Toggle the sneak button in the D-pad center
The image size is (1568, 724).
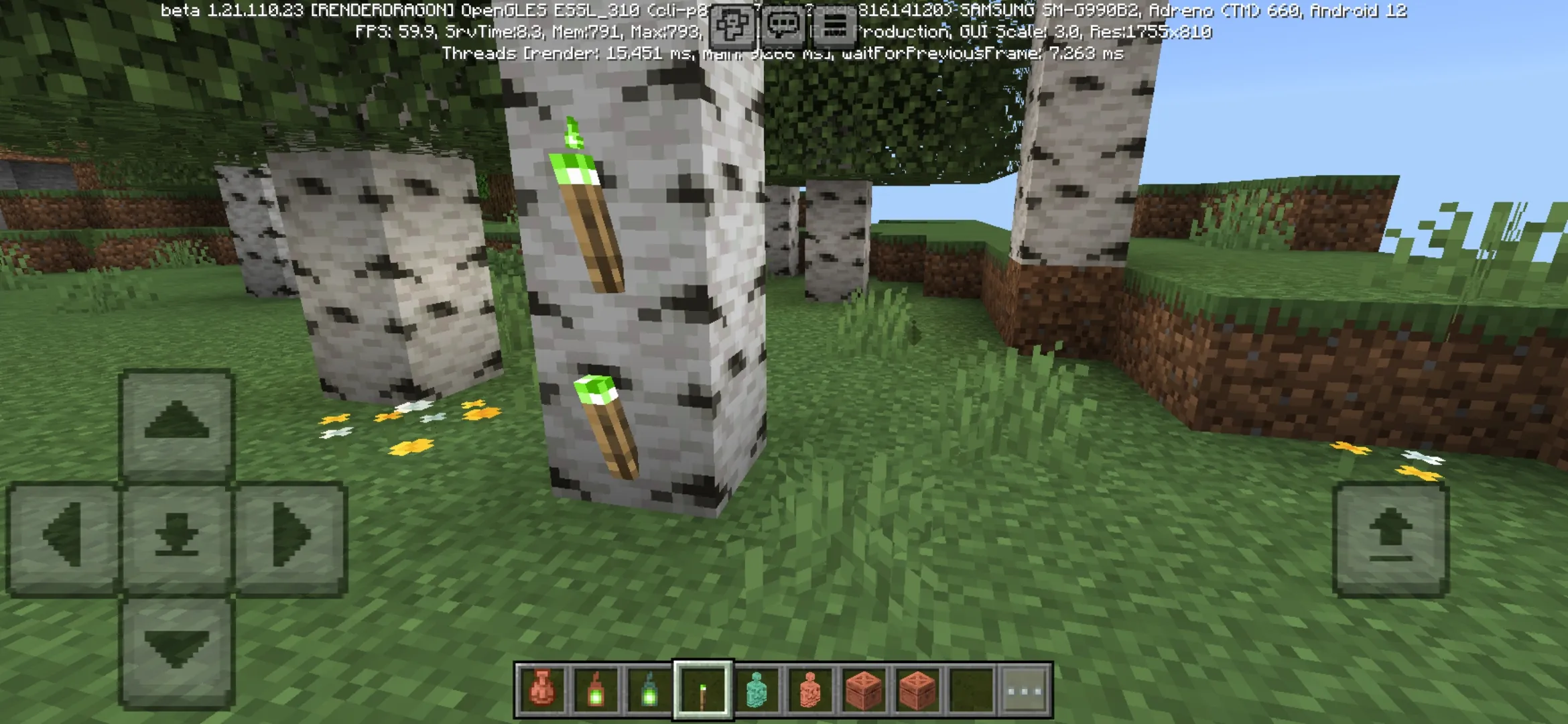tap(177, 536)
